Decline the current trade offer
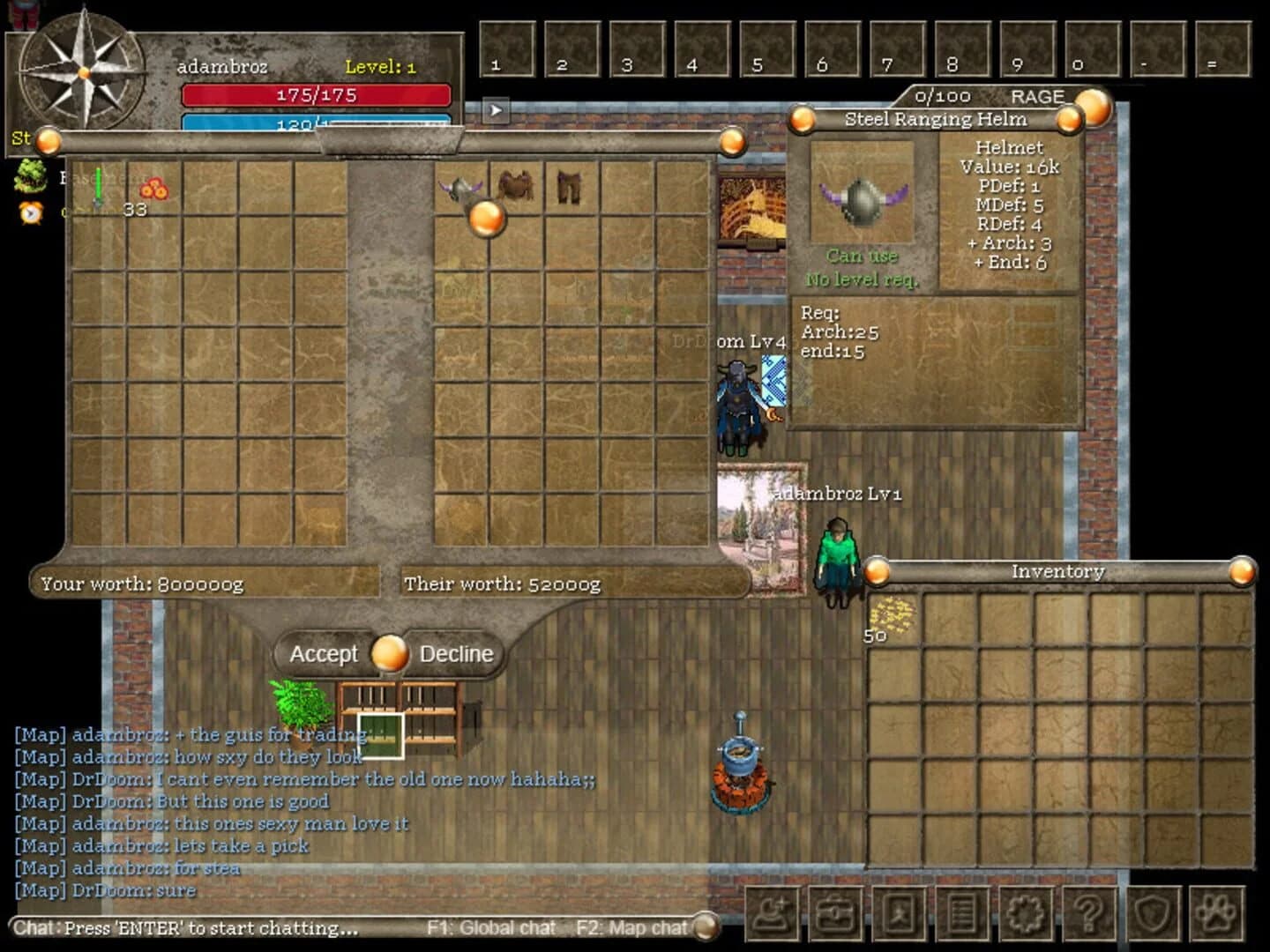Screen dimensions: 1270x952 click(455, 654)
